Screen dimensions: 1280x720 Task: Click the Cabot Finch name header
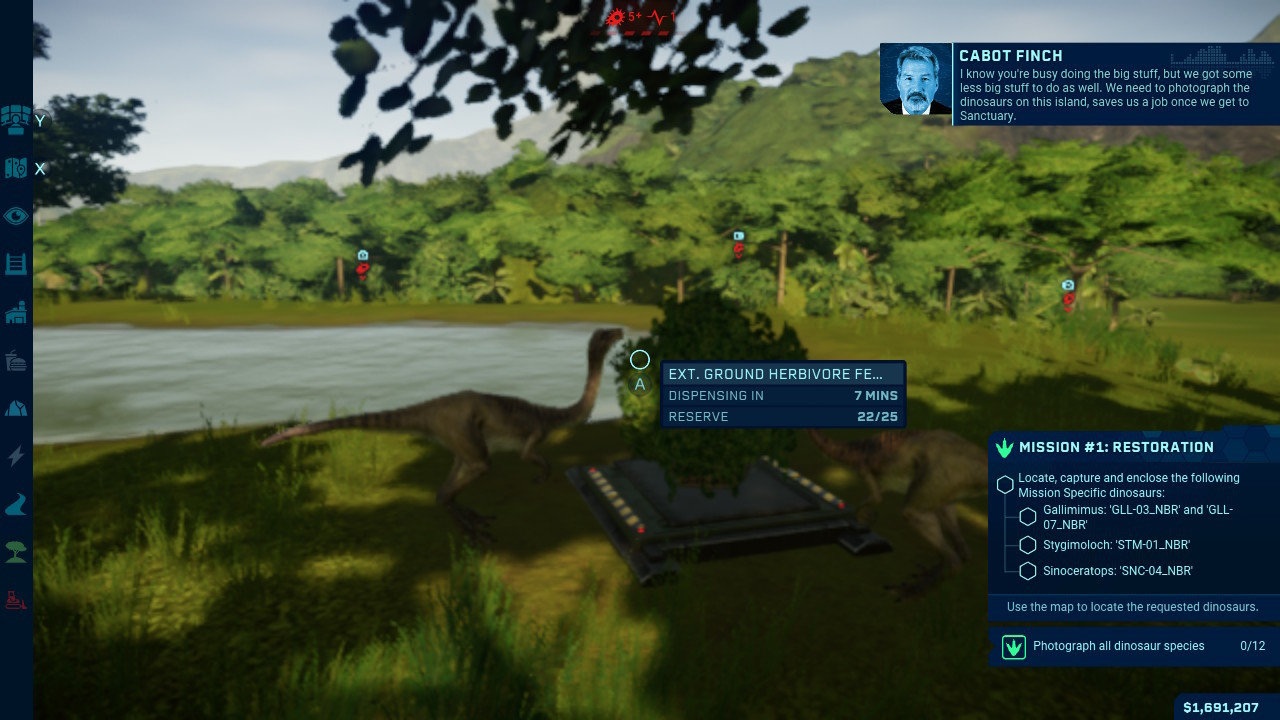(x=1008, y=55)
